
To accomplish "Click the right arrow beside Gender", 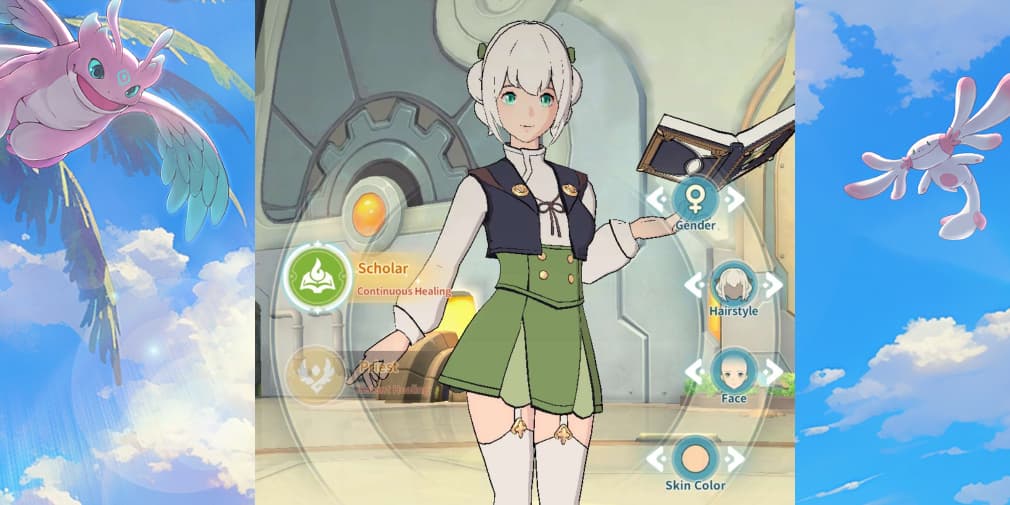I will click(734, 199).
